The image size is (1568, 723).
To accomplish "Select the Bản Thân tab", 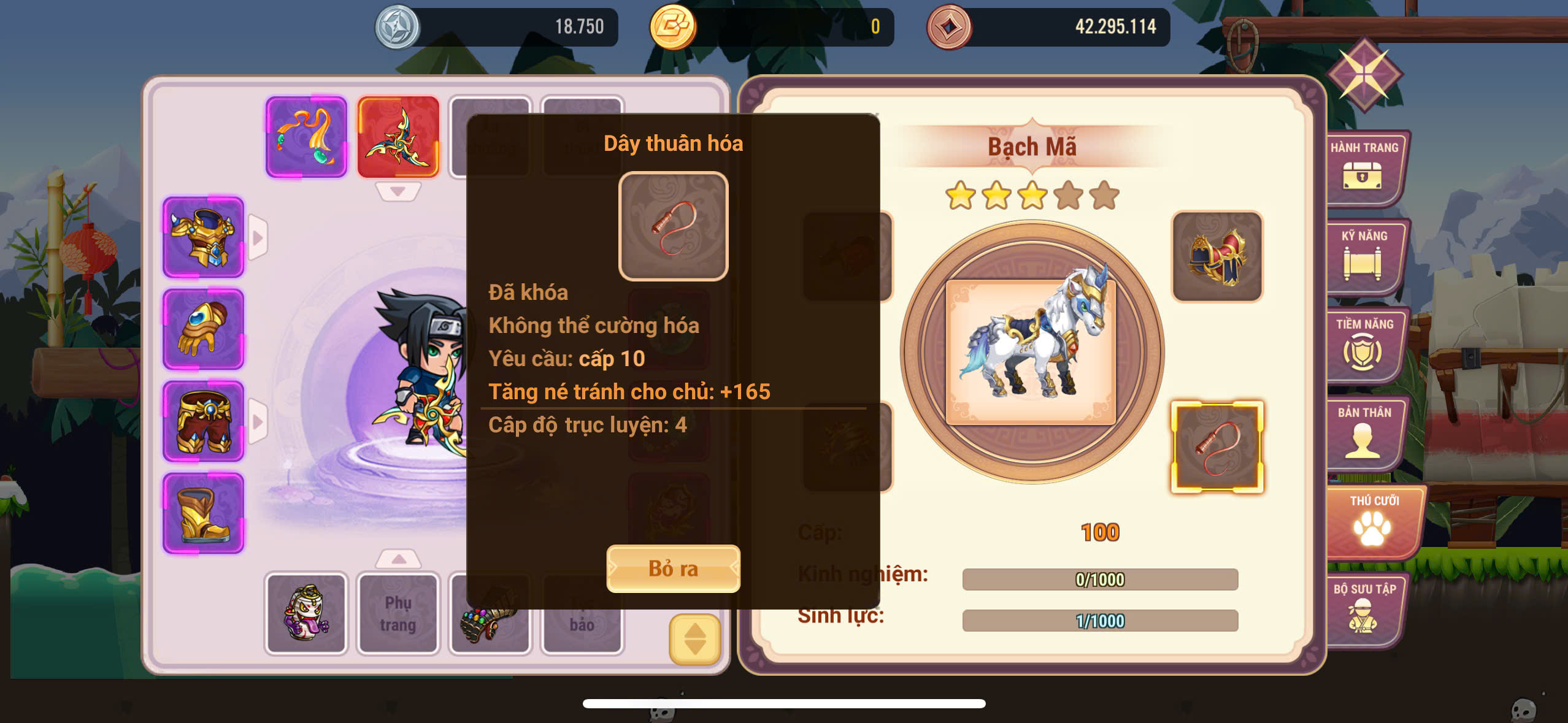I will 1364,433.
